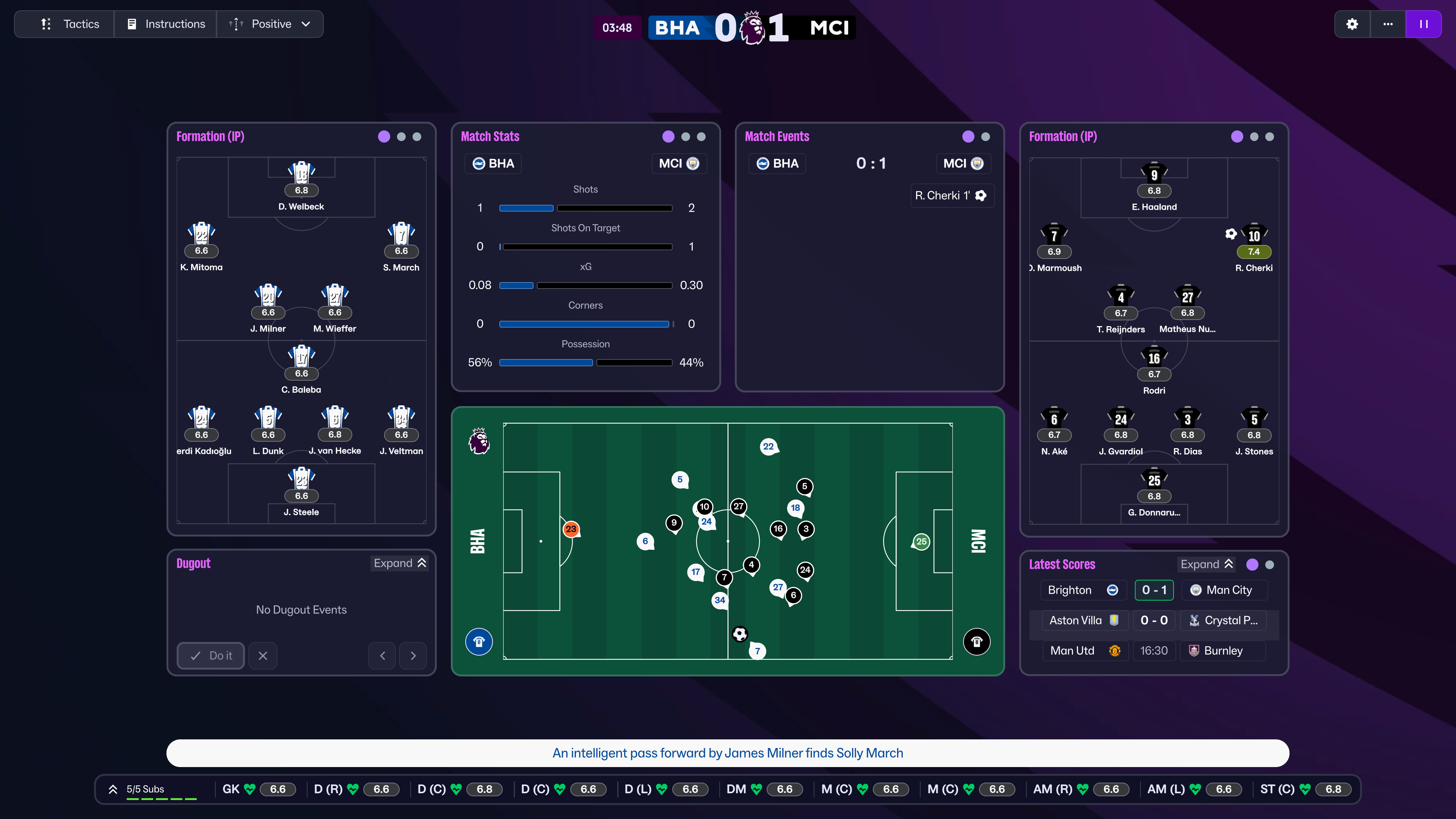Screen dimensions: 1456x819
Task: Go to the previous dugout event
Action: (383, 656)
